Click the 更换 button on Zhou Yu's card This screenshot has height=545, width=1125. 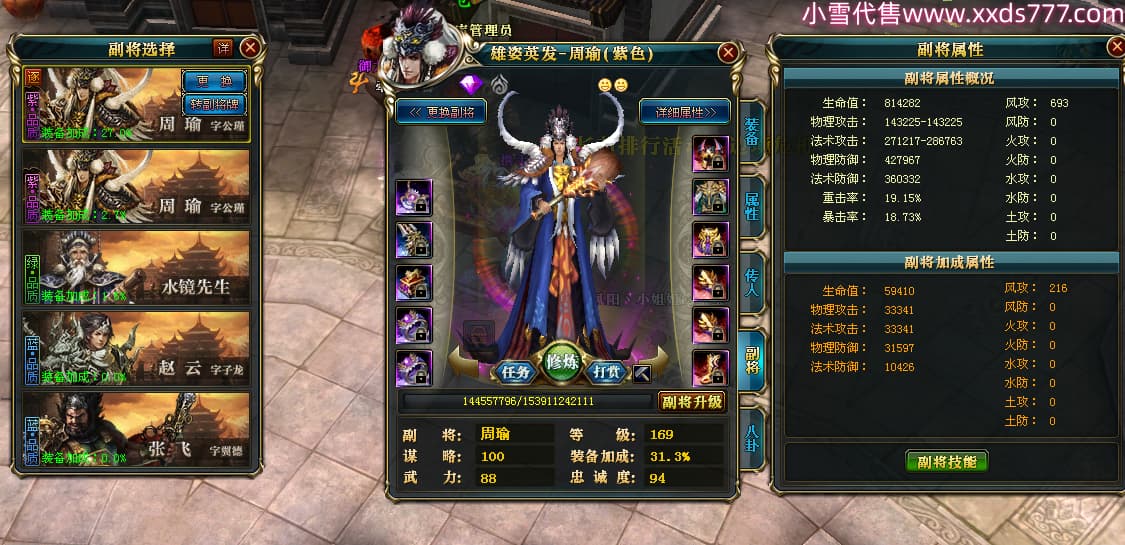(214, 80)
